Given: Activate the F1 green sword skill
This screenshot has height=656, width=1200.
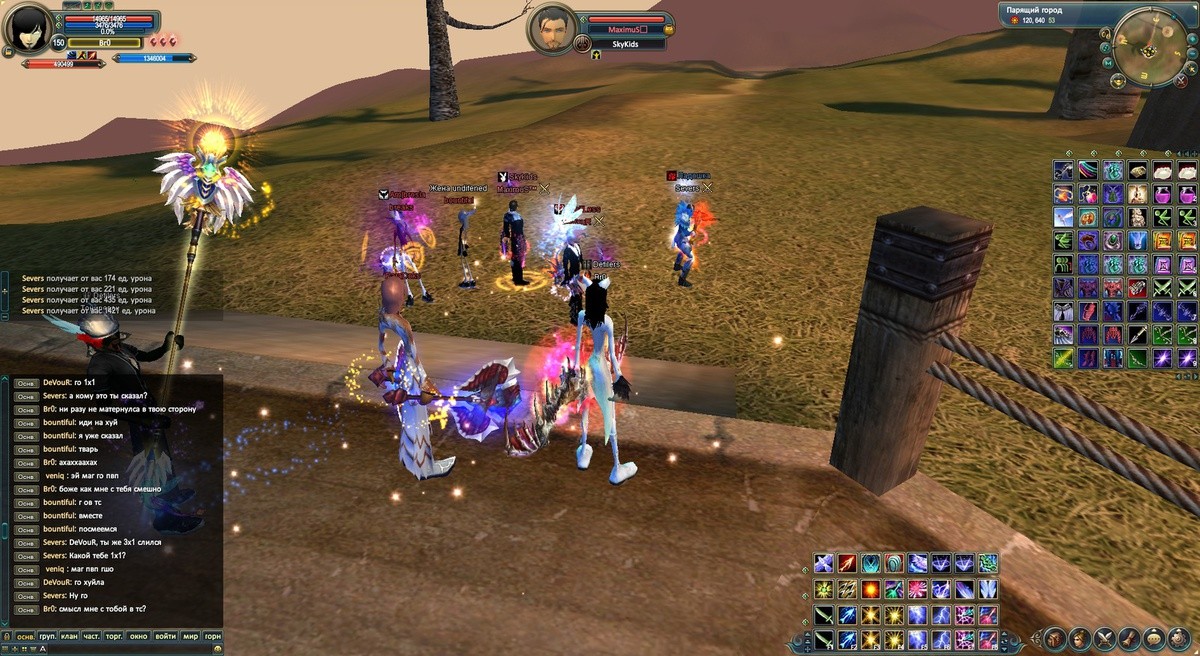Looking at the screenshot, I should pyautogui.click(x=823, y=639).
